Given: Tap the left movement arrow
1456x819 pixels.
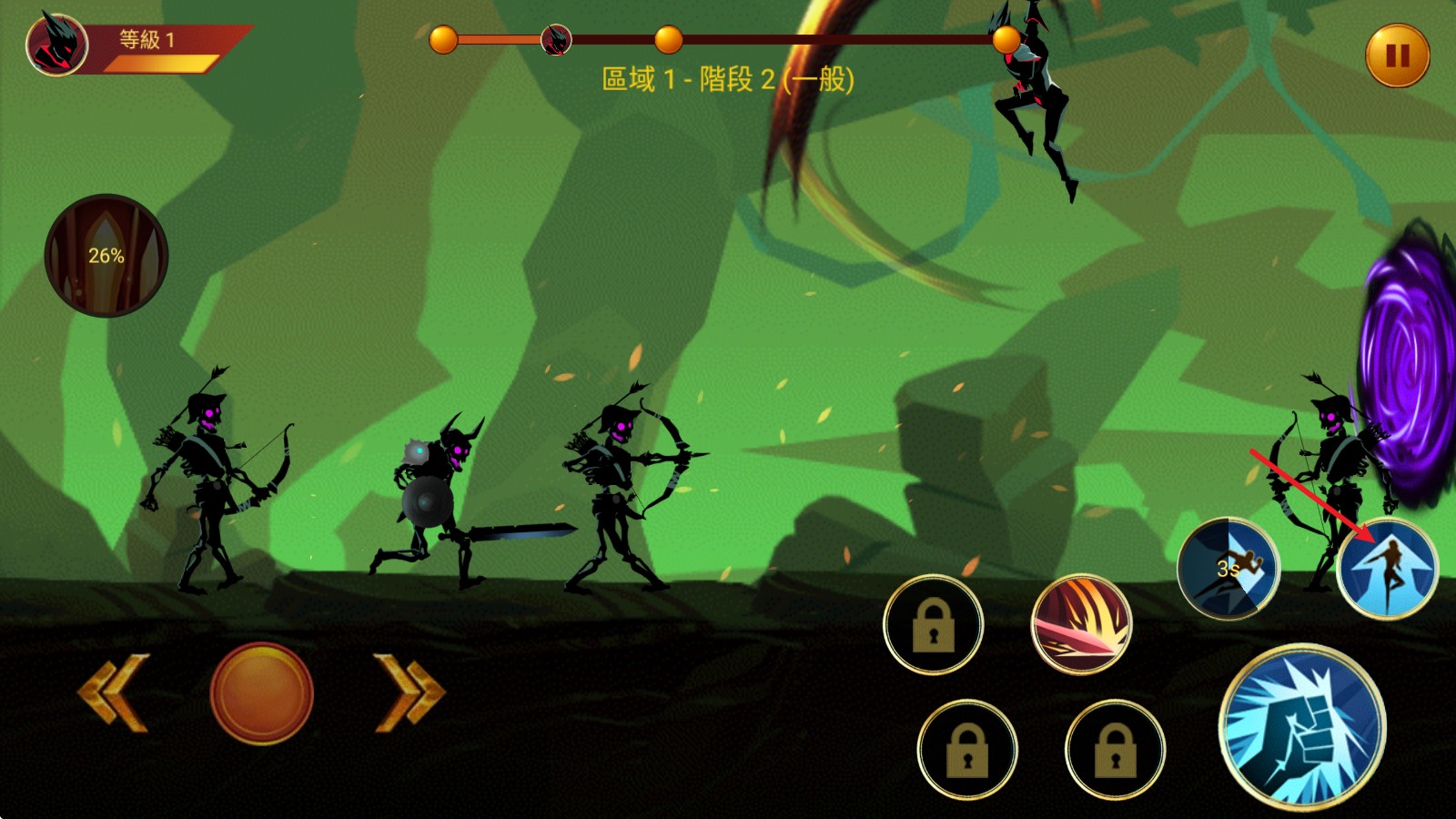Looking at the screenshot, I should coord(114,693).
